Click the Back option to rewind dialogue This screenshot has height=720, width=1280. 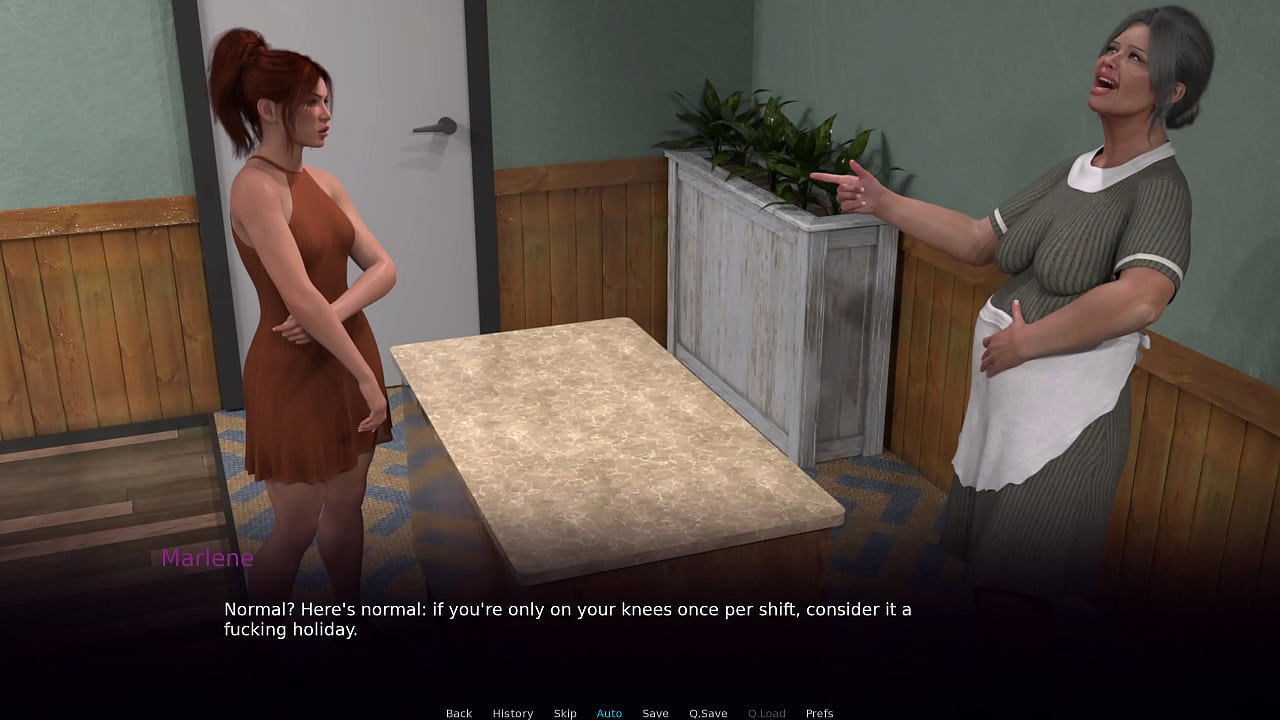click(x=459, y=713)
